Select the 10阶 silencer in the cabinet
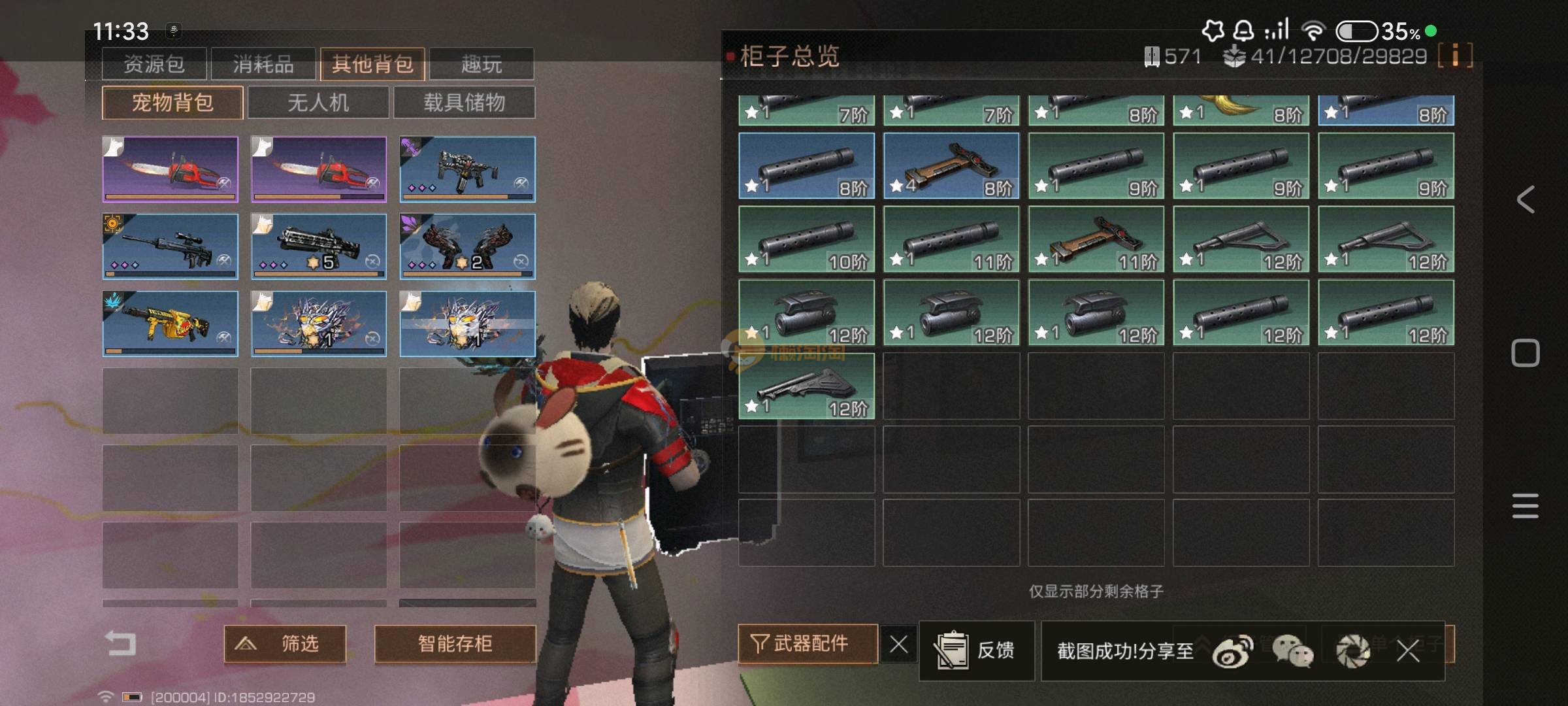The width and height of the screenshot is (1568, 706). coord(806,239)
